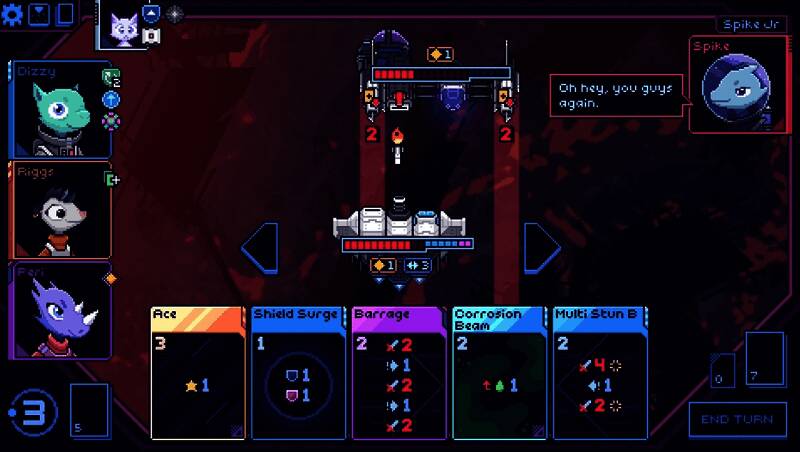Viewport: 800px width, 452px height.
Task: Choose the Barrage card
Action: [399, 372]
